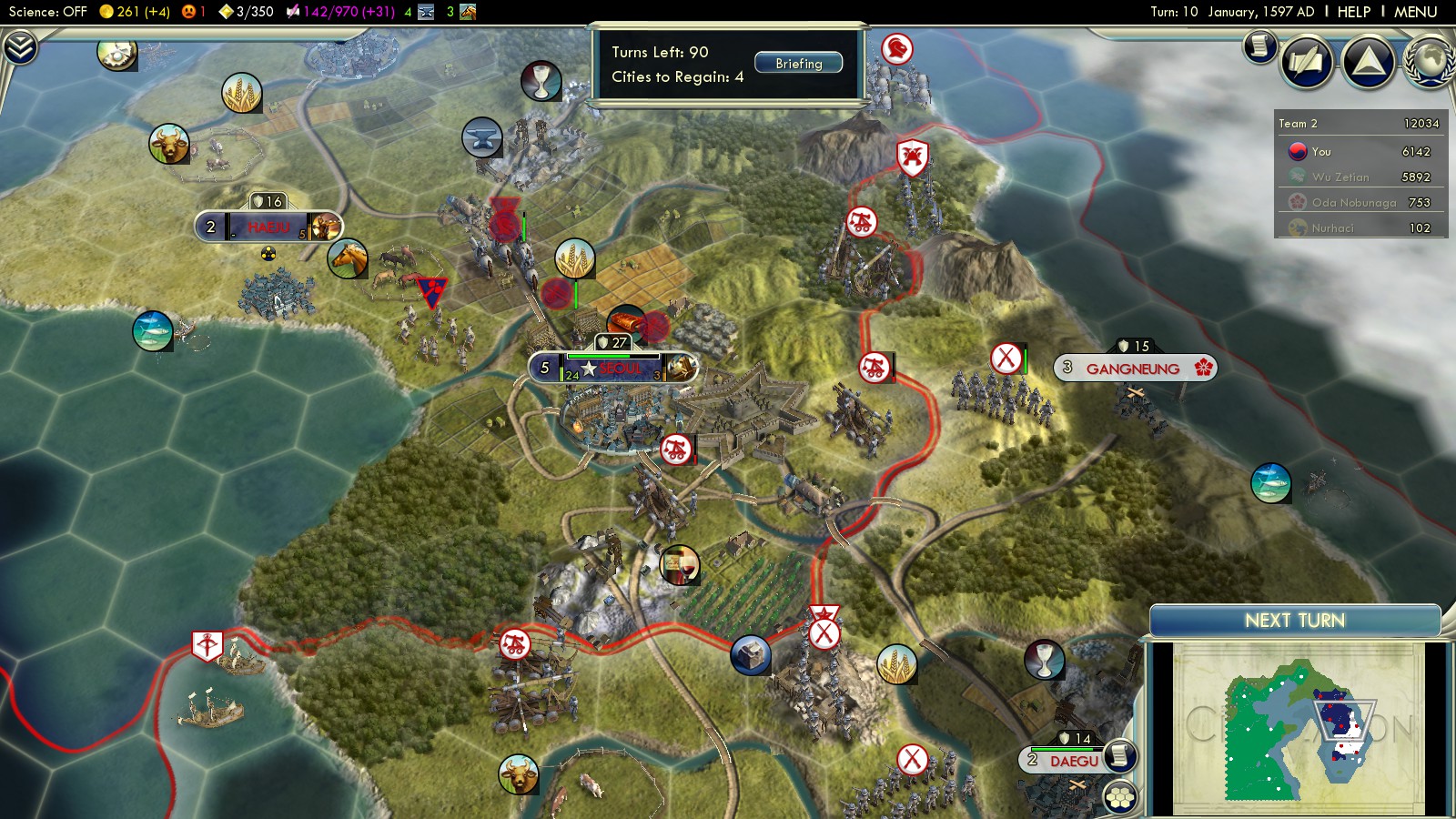This screenshot has width=1456, height=819.
Task: Open the scroll icon beside the minimap
Action: [1120, 755]
